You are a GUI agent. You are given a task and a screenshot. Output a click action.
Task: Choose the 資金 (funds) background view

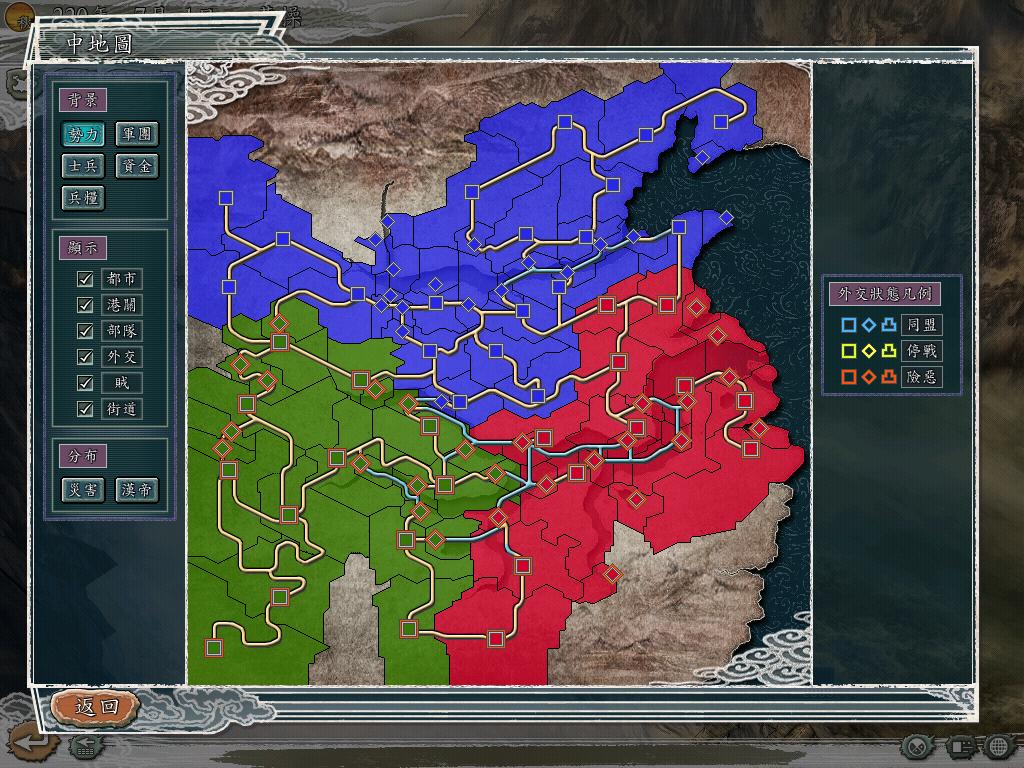[x=137, y=166]
